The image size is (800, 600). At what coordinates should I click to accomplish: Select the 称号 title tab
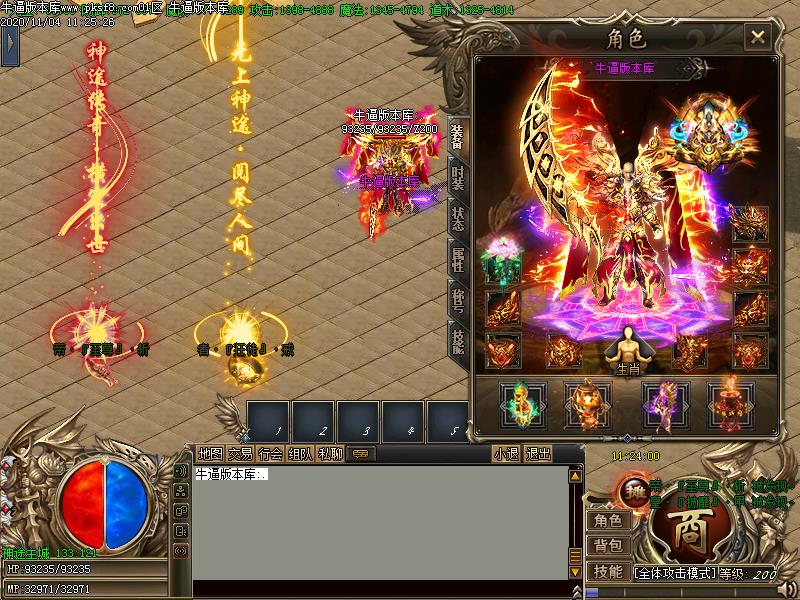(457, 300)
